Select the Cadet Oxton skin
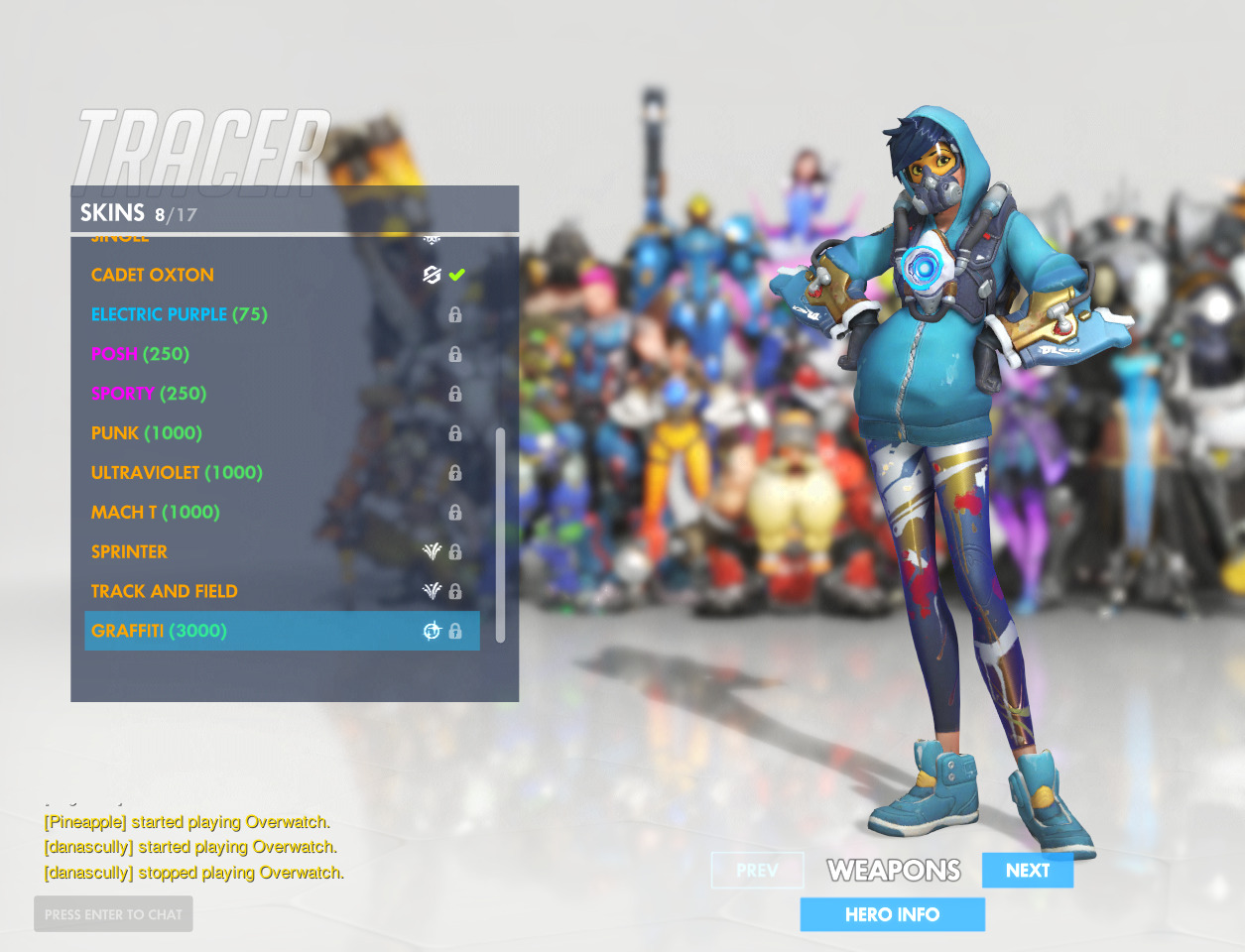Viewport: 1245px width, 952px height. pyautogui.click(x=153, y=275)
